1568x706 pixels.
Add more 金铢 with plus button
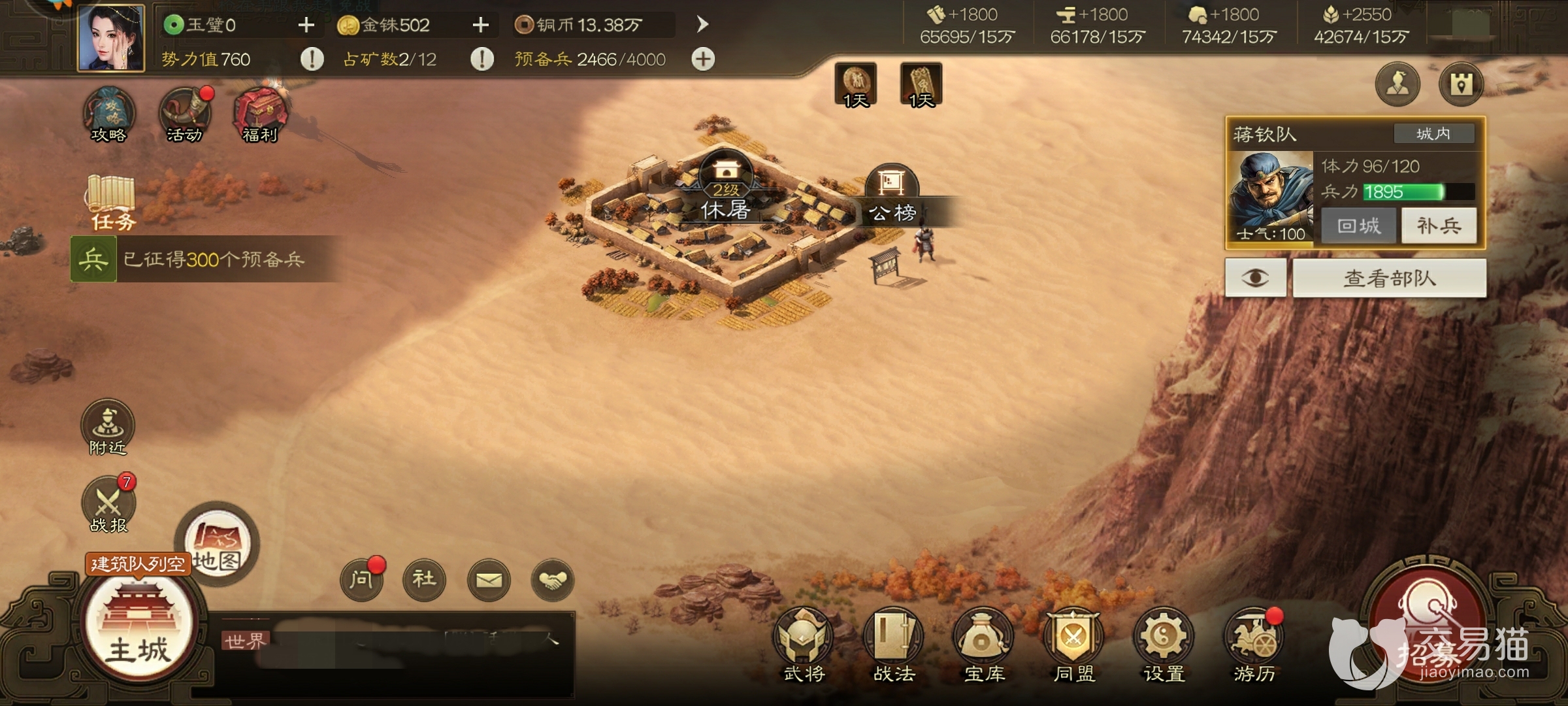coord(481,25)
